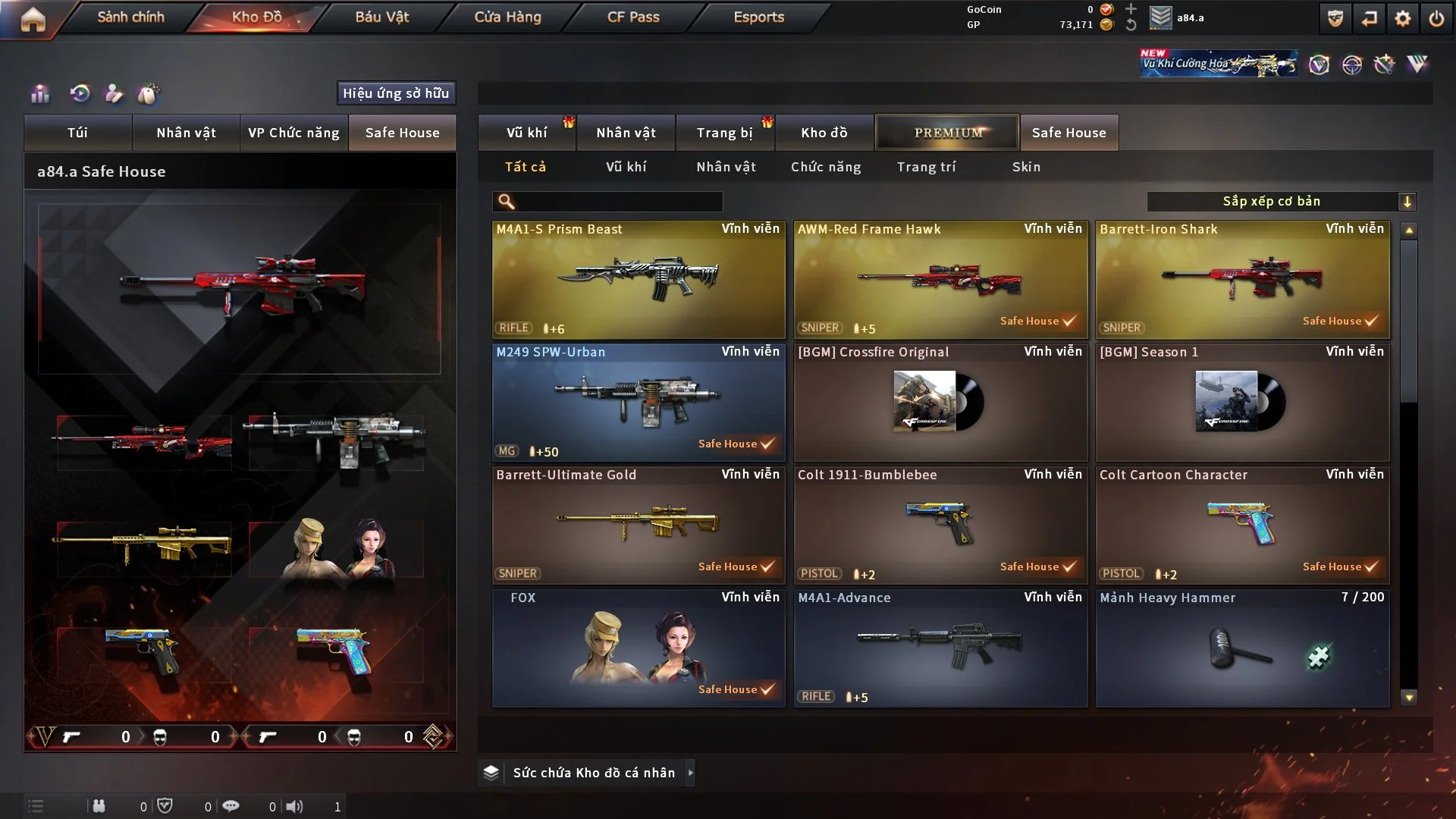Select the VP Chức năng tab
Viewport: 1456px width, 819px height.
coord(293,133)
